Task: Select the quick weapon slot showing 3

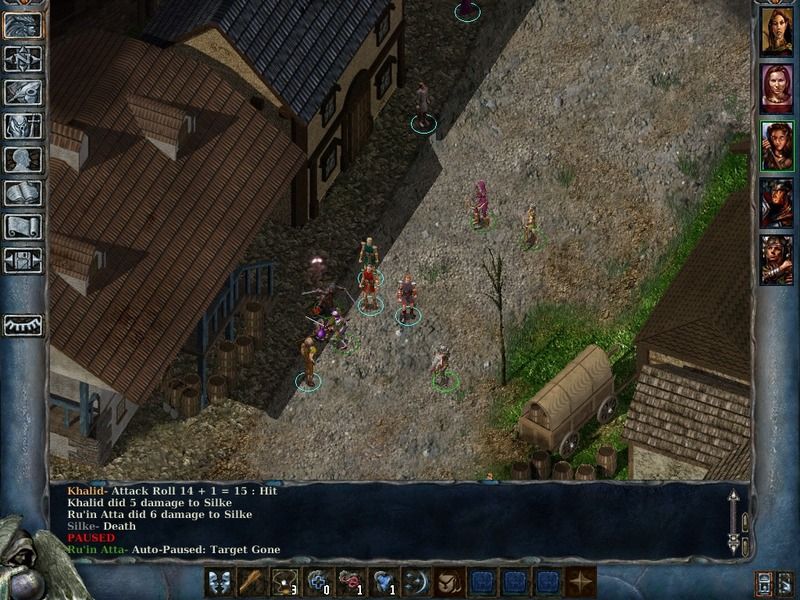Action: (286, 582)
